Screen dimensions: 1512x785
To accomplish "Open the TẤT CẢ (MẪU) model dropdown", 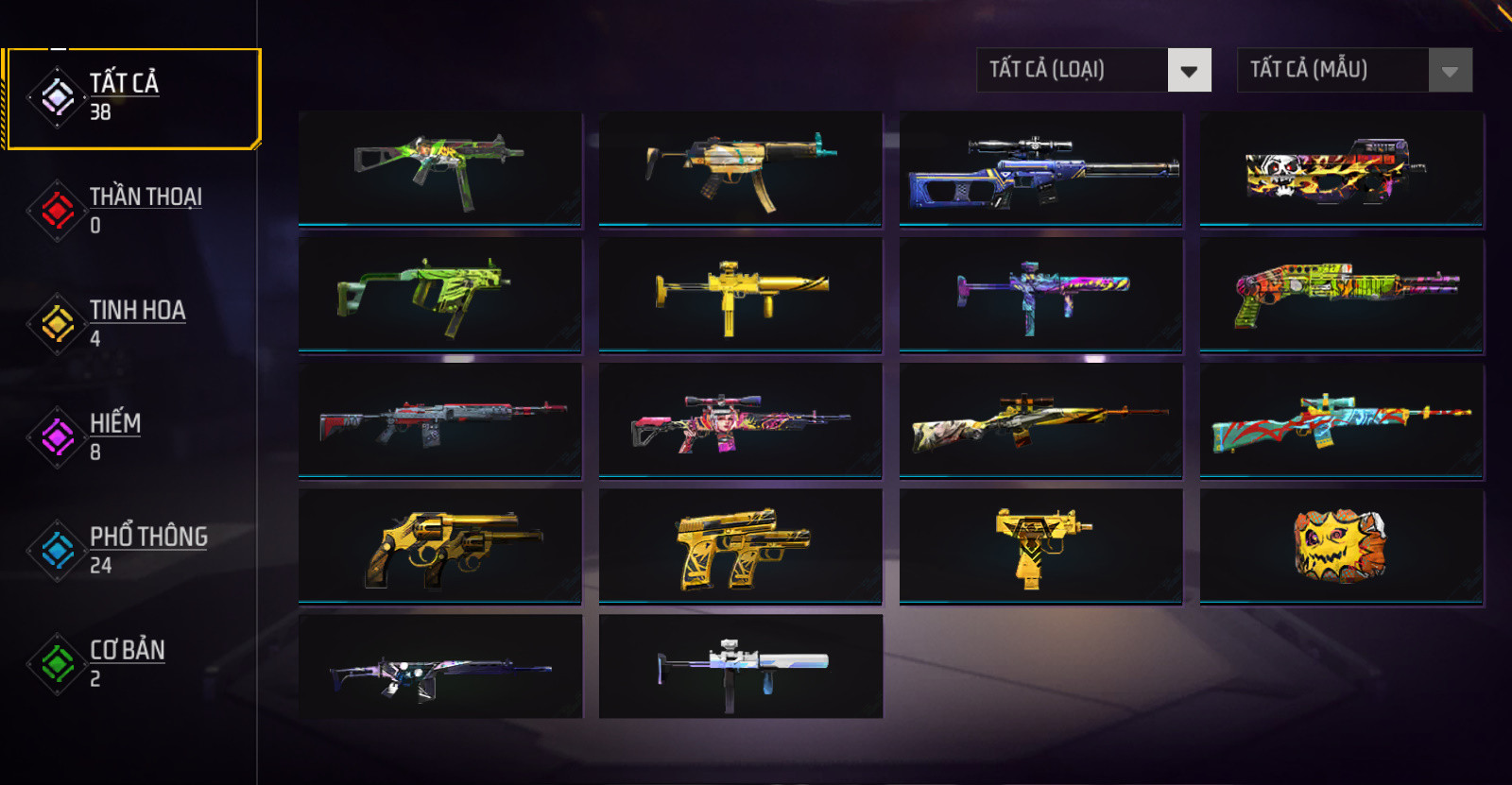I will click(x=1354, y=70).
